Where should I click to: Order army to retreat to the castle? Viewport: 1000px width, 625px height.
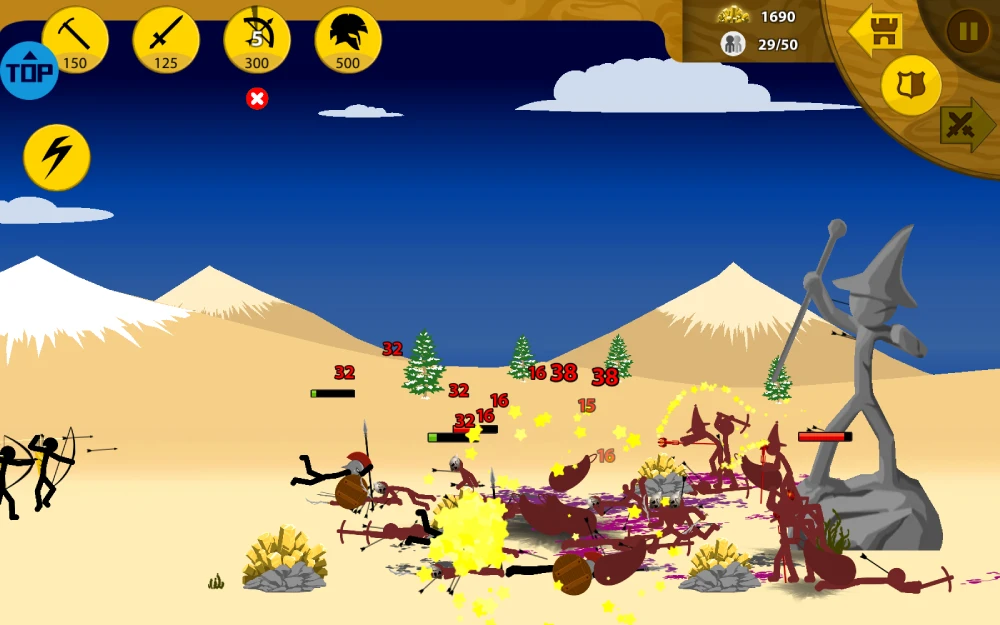point(877,32)
